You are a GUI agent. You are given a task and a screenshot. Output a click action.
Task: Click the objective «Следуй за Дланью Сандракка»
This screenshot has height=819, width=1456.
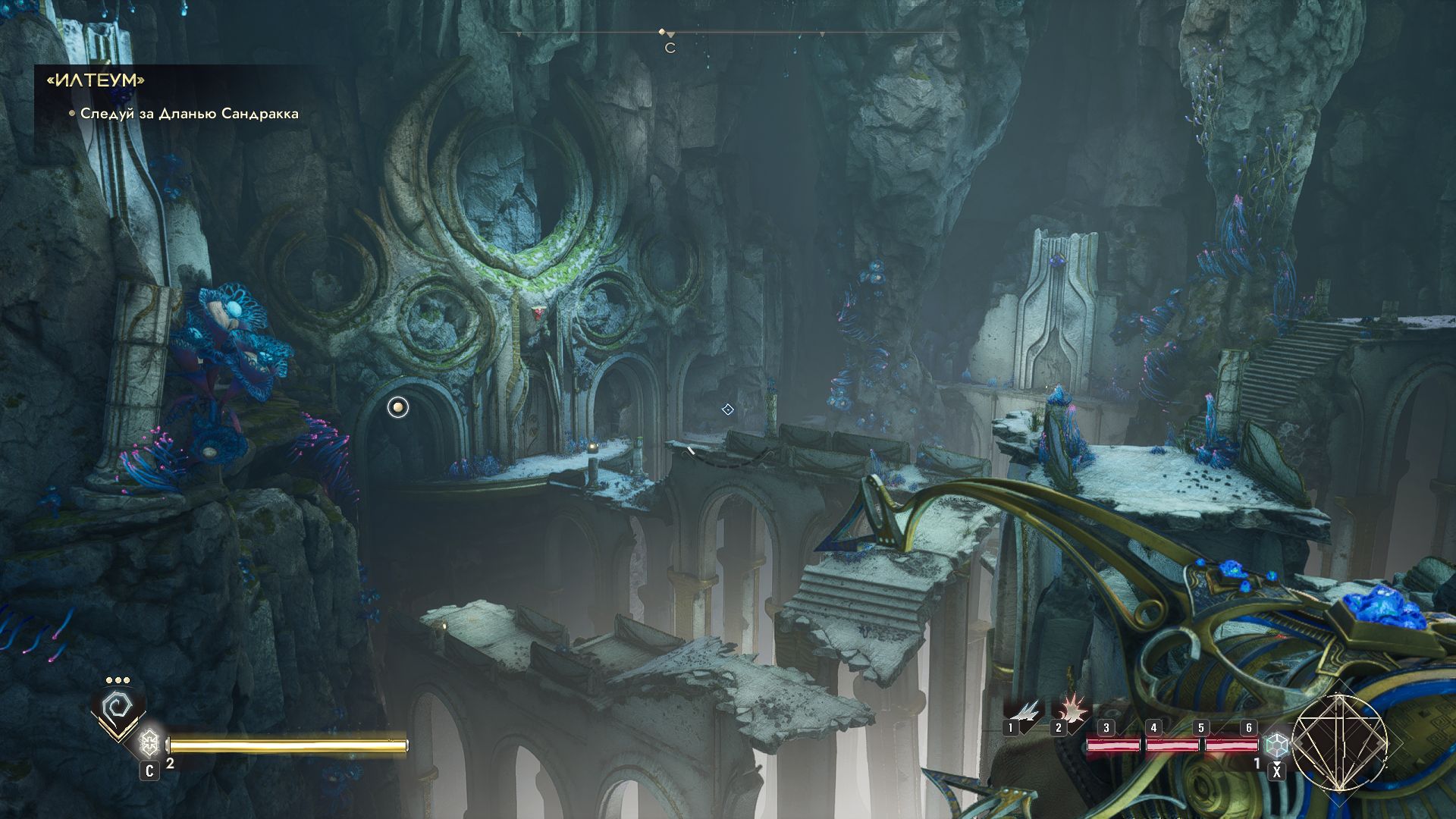[189, 114]
